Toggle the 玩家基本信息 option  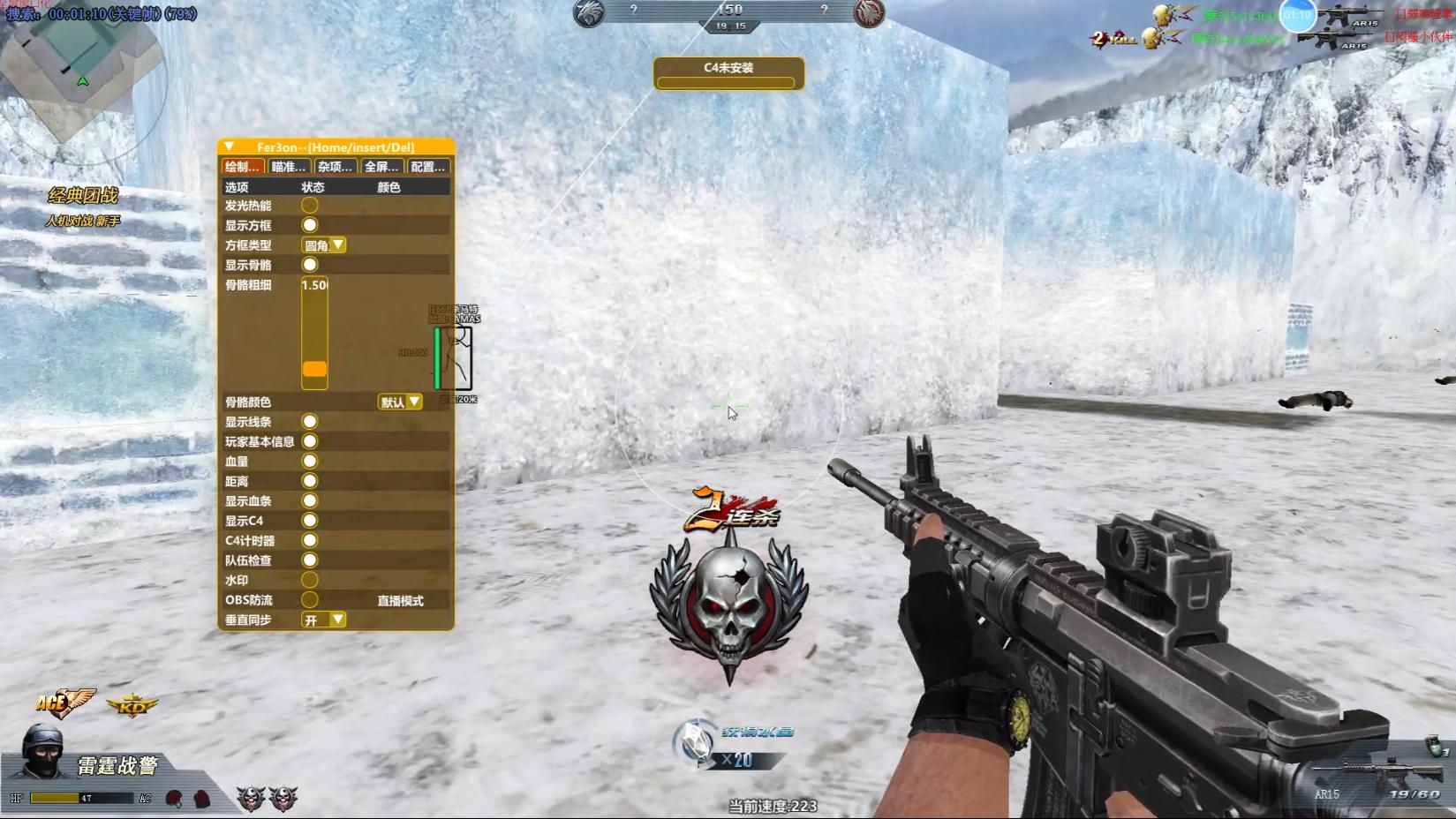pyautogui.click(x=310, y=441)
